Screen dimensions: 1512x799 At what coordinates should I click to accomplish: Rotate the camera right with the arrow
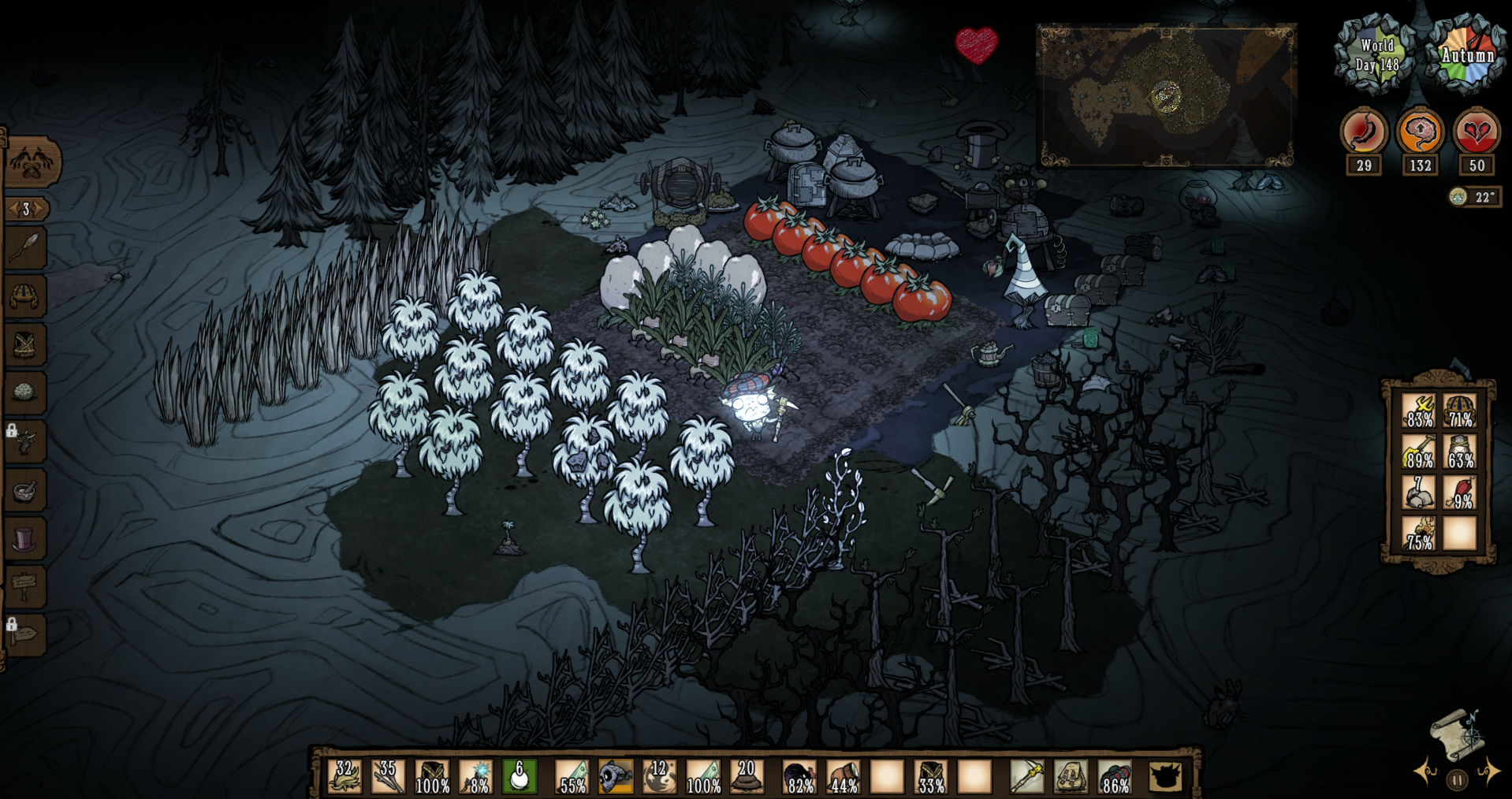pos(1488,771)
